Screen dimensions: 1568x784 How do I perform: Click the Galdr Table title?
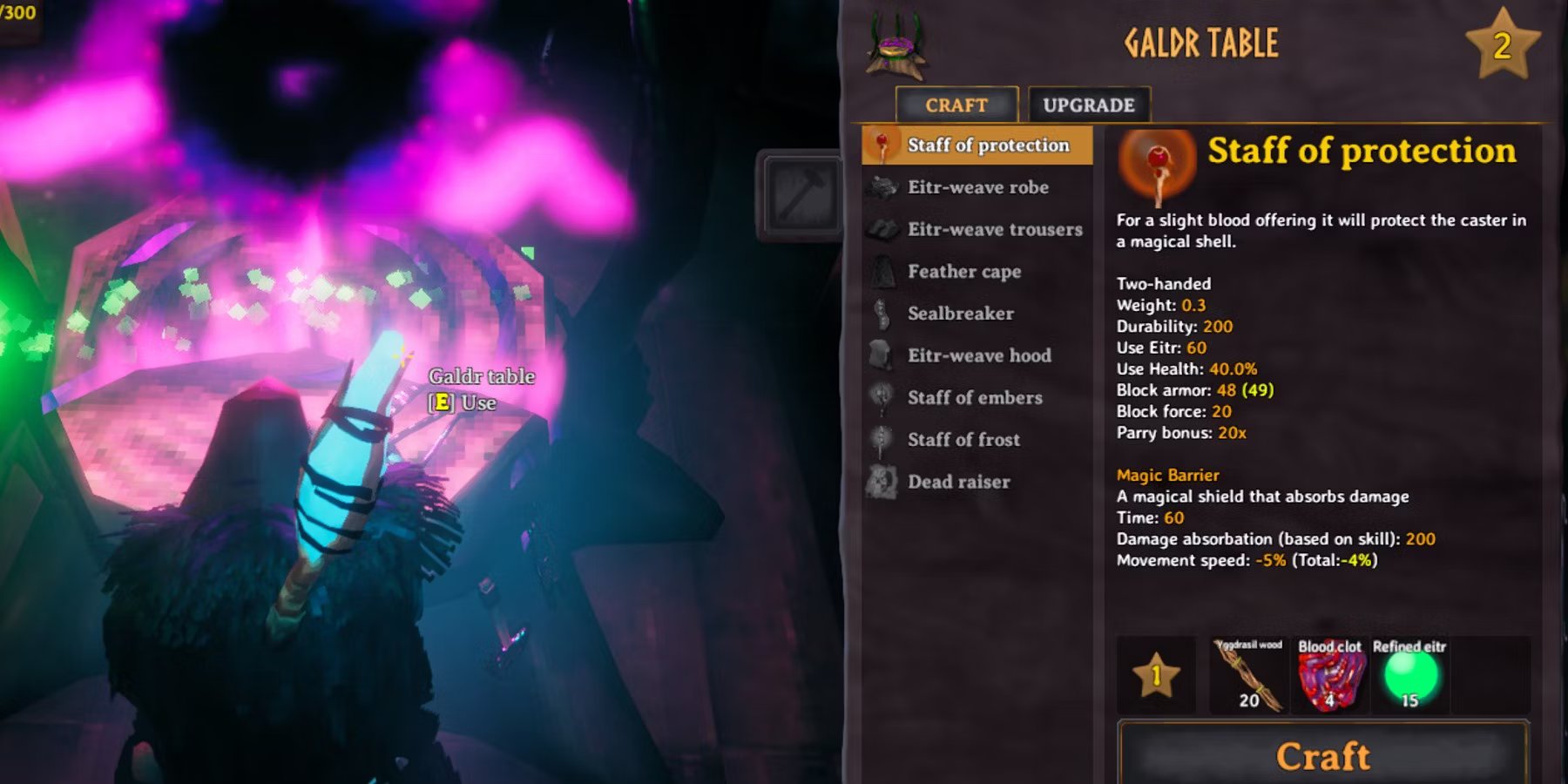(1201, 43)
